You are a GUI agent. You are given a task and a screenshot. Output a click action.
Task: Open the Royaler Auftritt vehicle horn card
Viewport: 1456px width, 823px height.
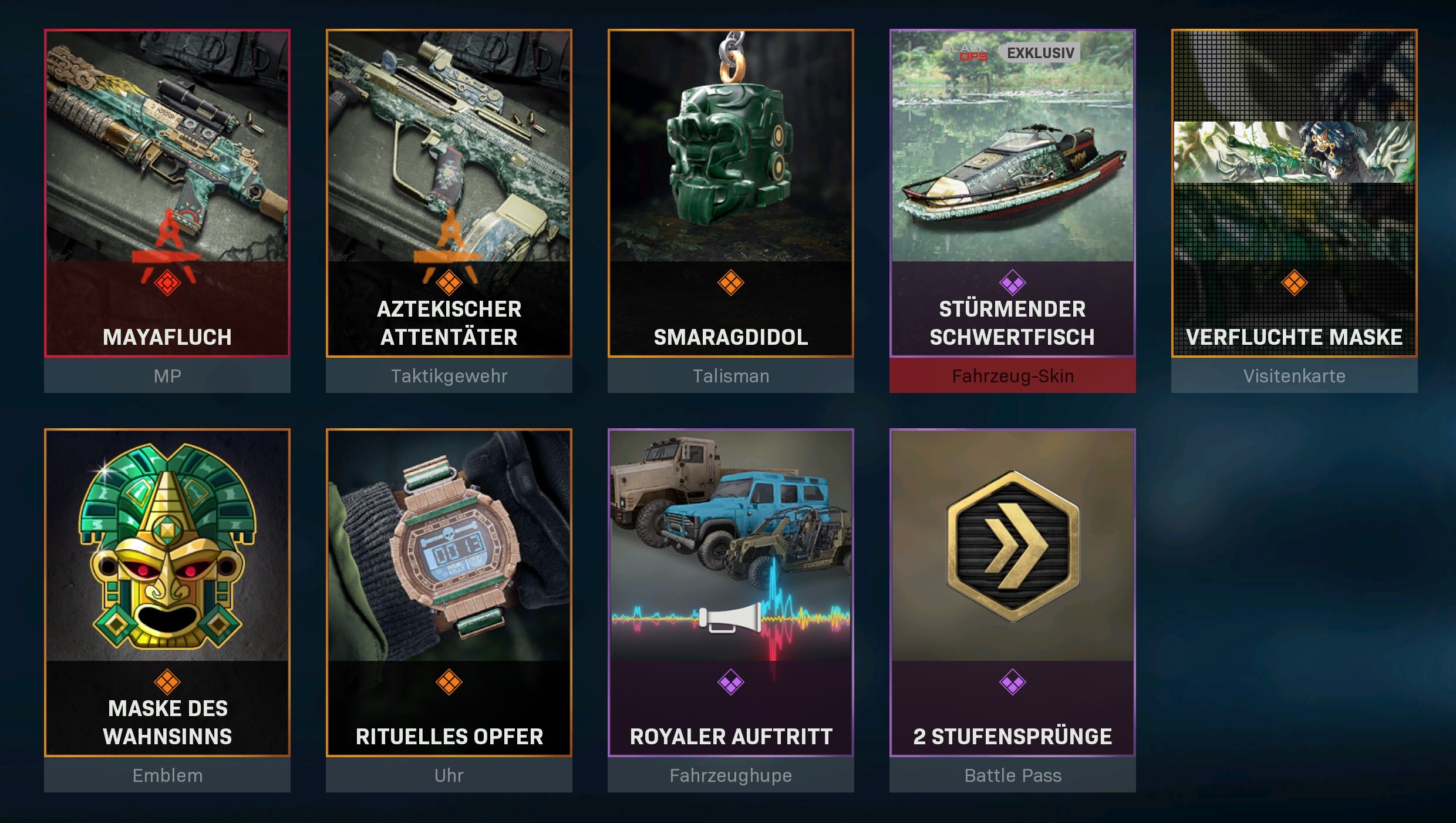[731, 593]
